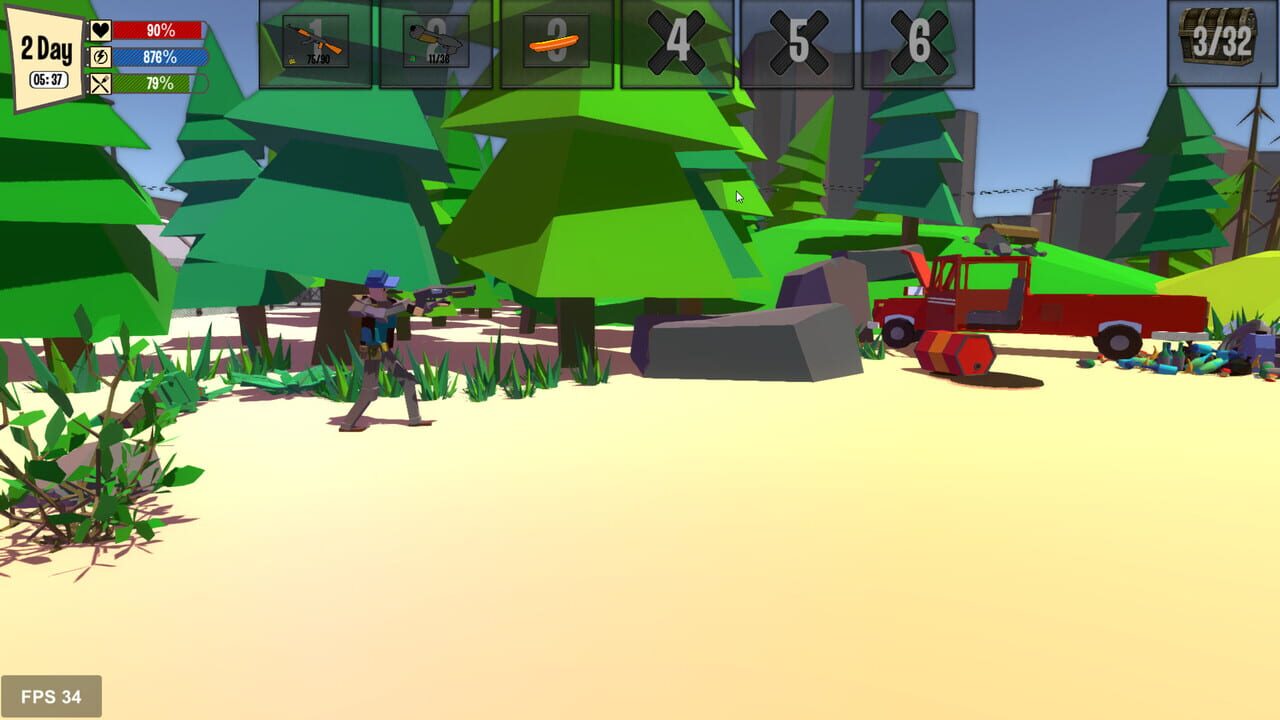The image size is (1280, 720).
Task: Select the pistol in hotbar slot 2
Action: (434, 42)
